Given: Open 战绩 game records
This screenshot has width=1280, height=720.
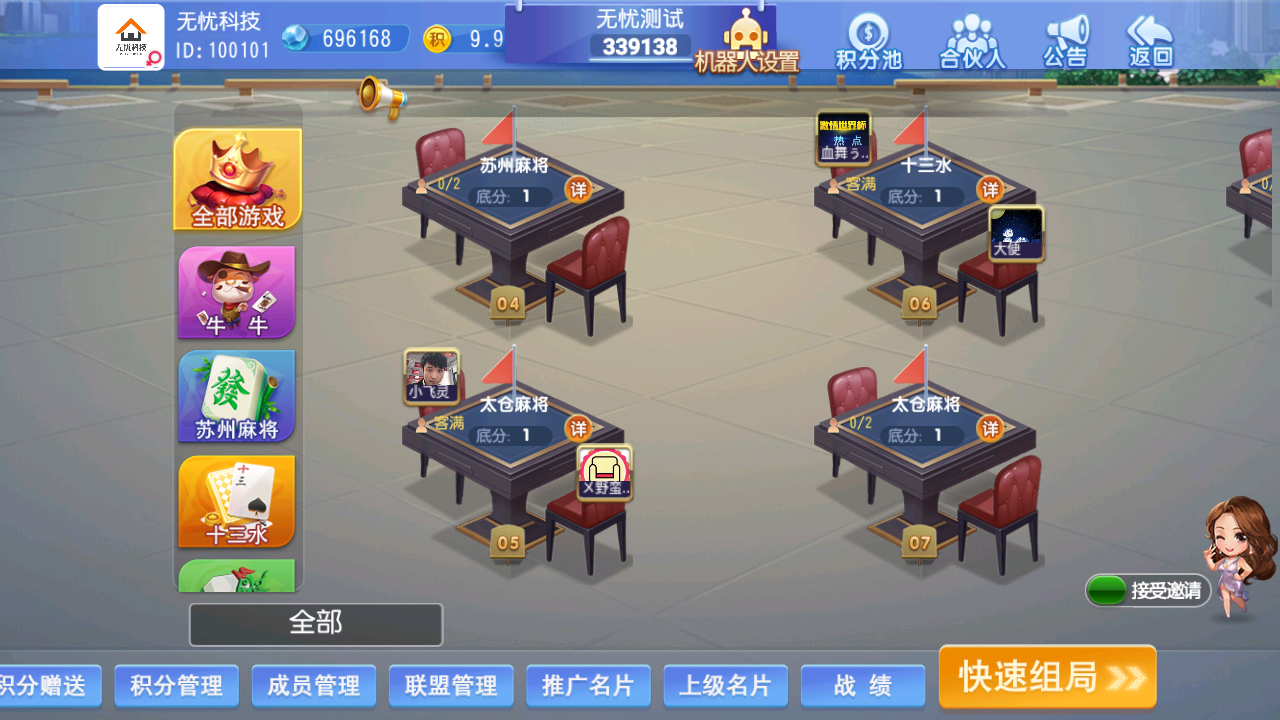Looking at the screenshot, I should pyautogui.click(x=862, y=686).
